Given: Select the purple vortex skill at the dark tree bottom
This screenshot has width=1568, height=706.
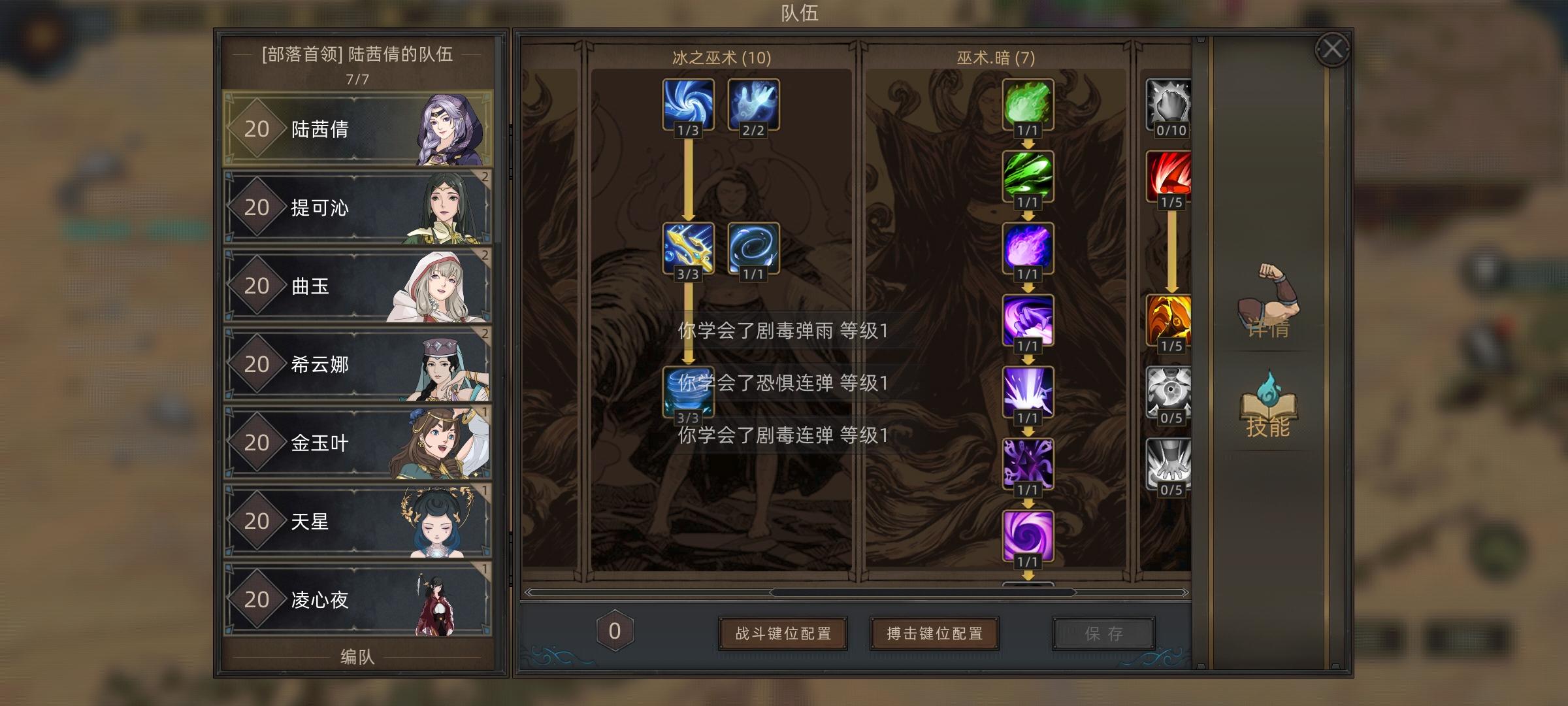Looking at the screenshot, I should (x=1028, y=536).
